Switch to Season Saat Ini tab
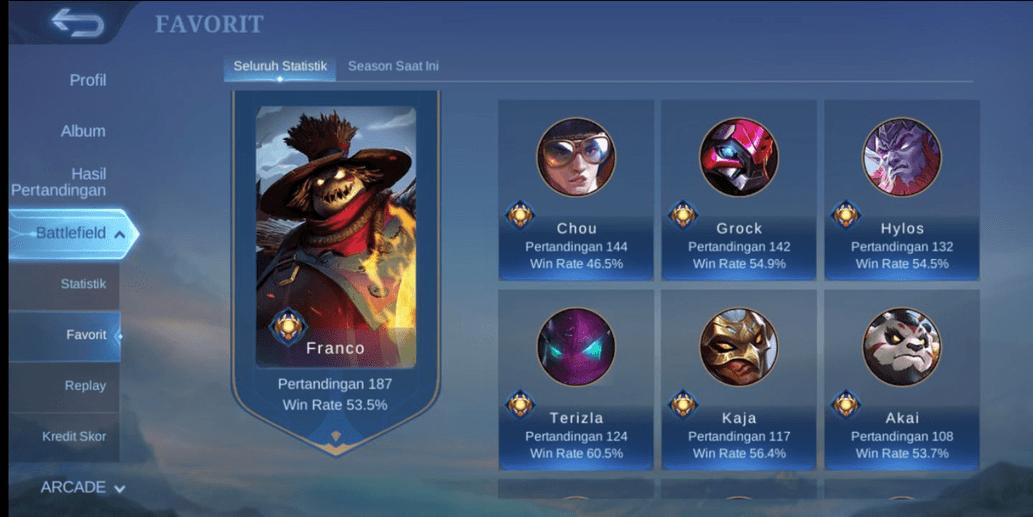The height and width of the screenshot is (517, 1033). coord(393,66)
